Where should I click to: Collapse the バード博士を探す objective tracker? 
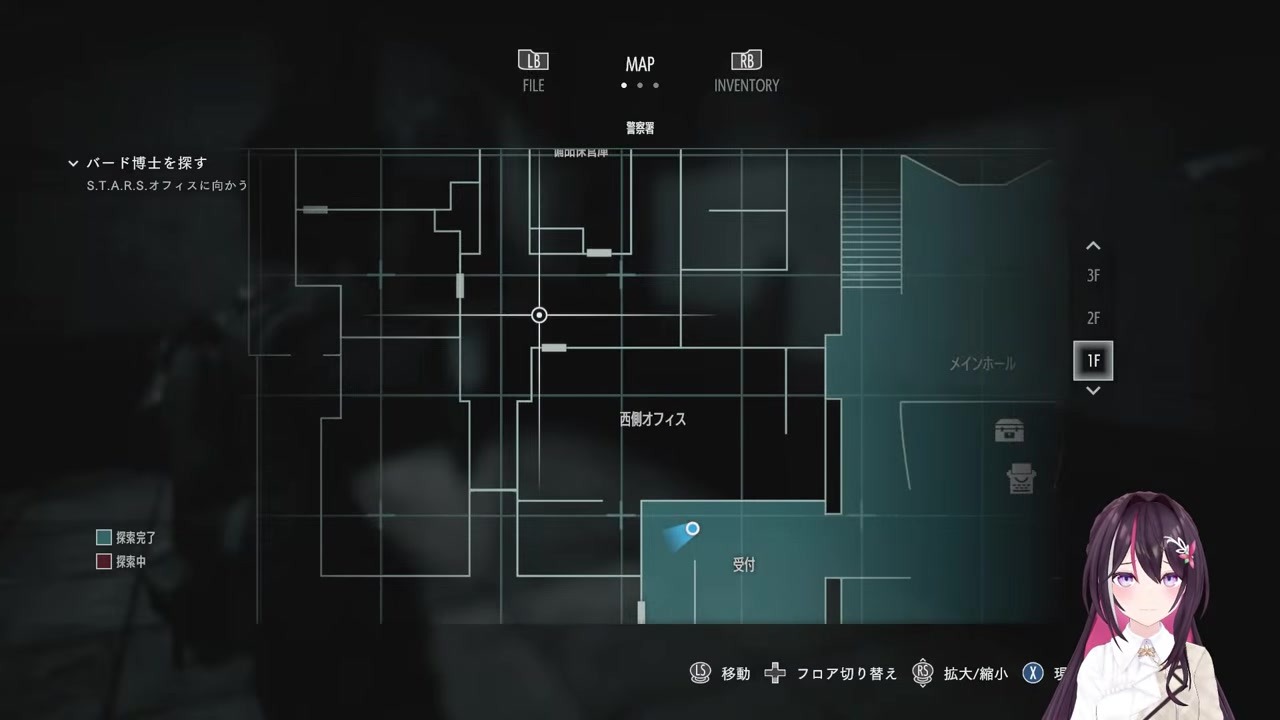click(x=73, y=163)
